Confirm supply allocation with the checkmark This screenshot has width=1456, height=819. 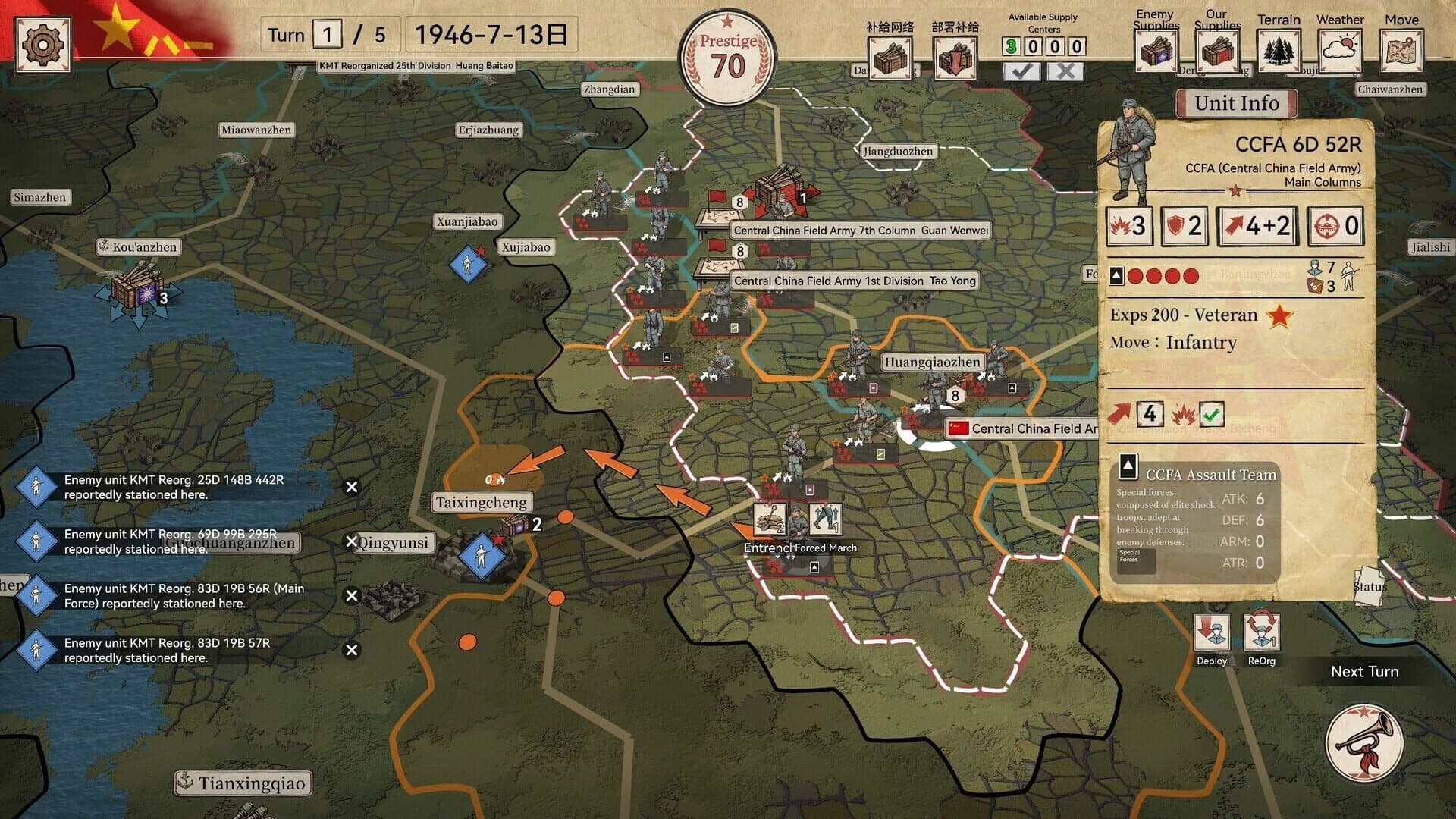click(1023, 71)
